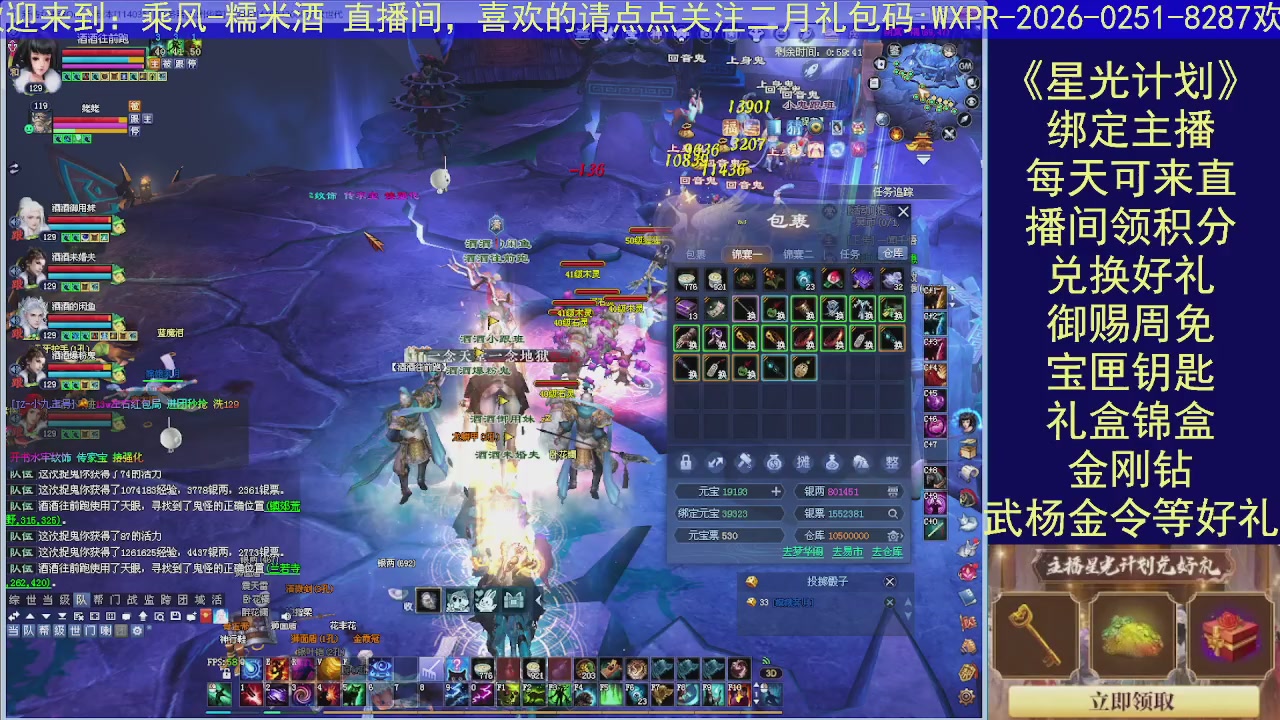Select the compass icon next to the minimap
The width and height of the screenshot is (1280, 720).
pos(963,120)
